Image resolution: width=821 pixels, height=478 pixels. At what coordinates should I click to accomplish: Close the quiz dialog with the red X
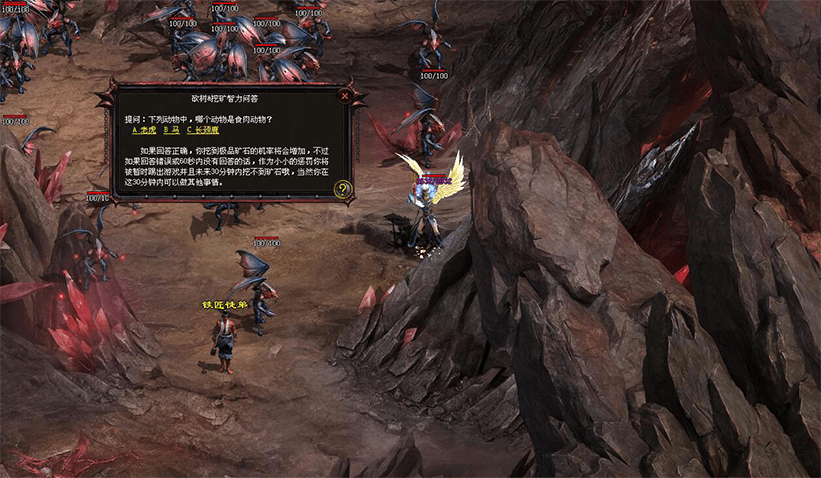point(345,96)
